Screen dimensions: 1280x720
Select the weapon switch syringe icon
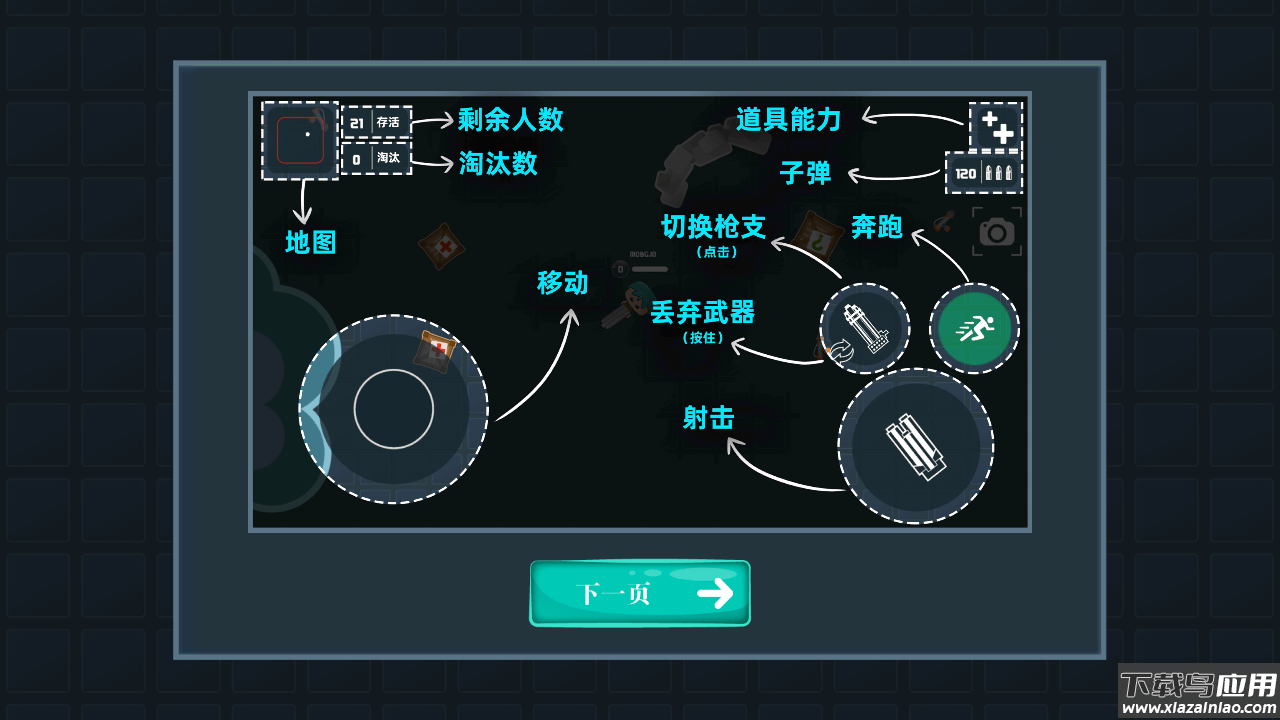point(864,328)
